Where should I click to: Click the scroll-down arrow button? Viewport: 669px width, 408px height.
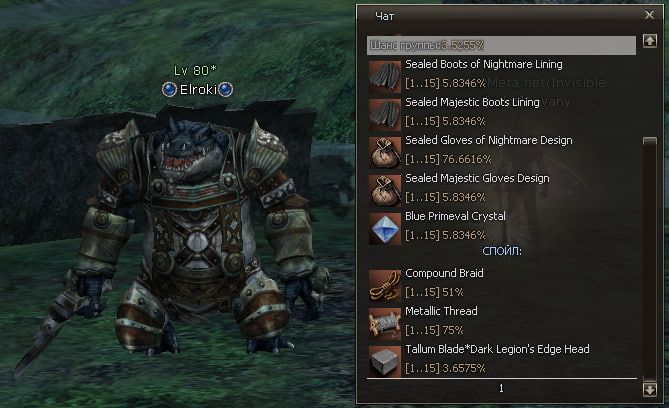(x=650, y=388)
